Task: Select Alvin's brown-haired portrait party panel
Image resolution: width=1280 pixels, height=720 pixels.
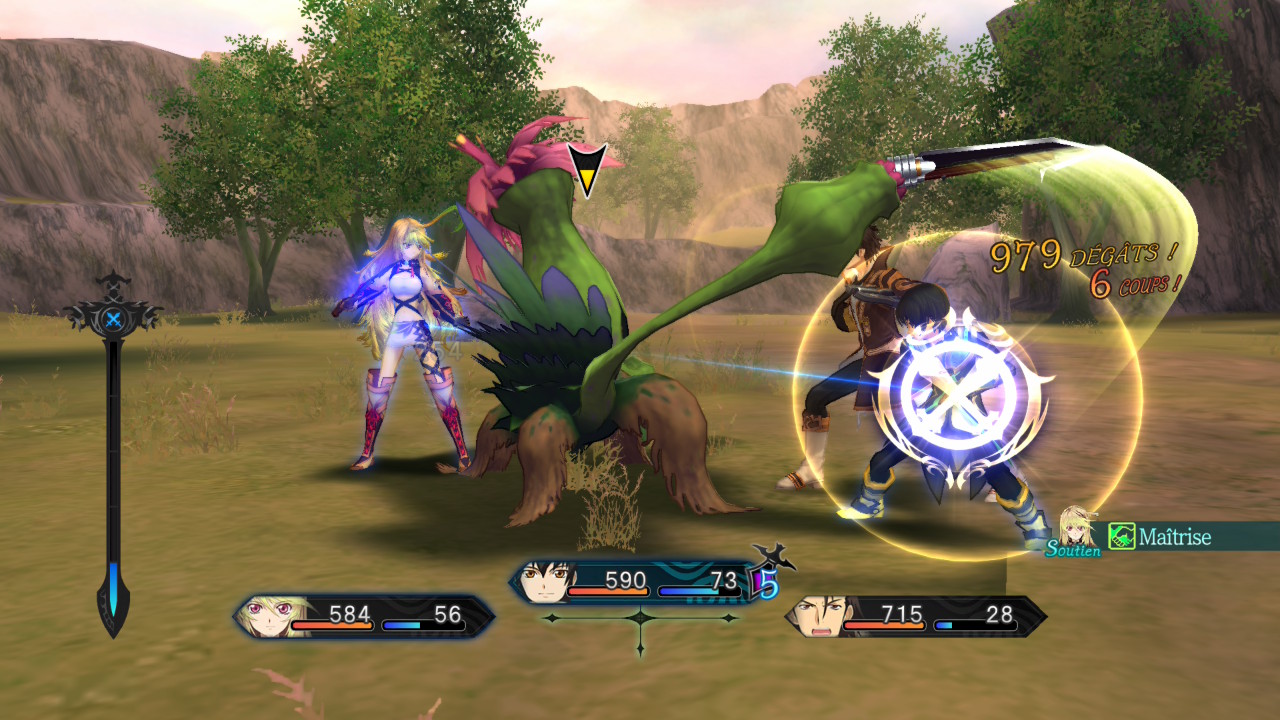Action: pyautogui.click(x=915, y=616)
